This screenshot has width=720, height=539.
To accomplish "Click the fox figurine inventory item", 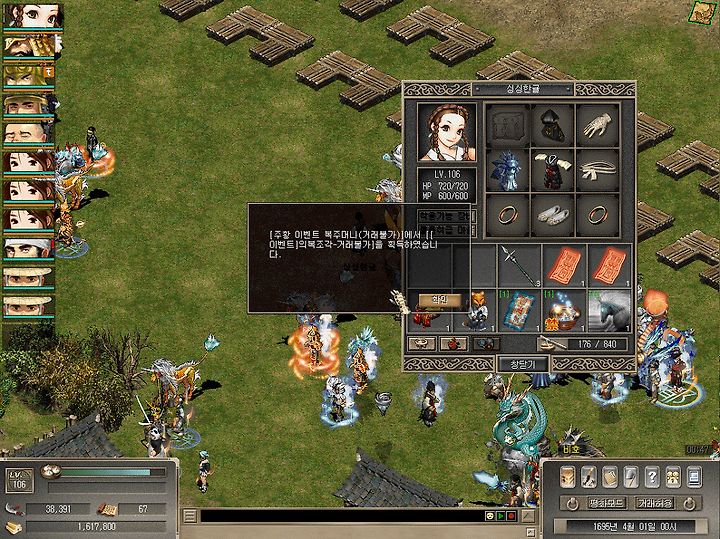I will pos(476,310).
